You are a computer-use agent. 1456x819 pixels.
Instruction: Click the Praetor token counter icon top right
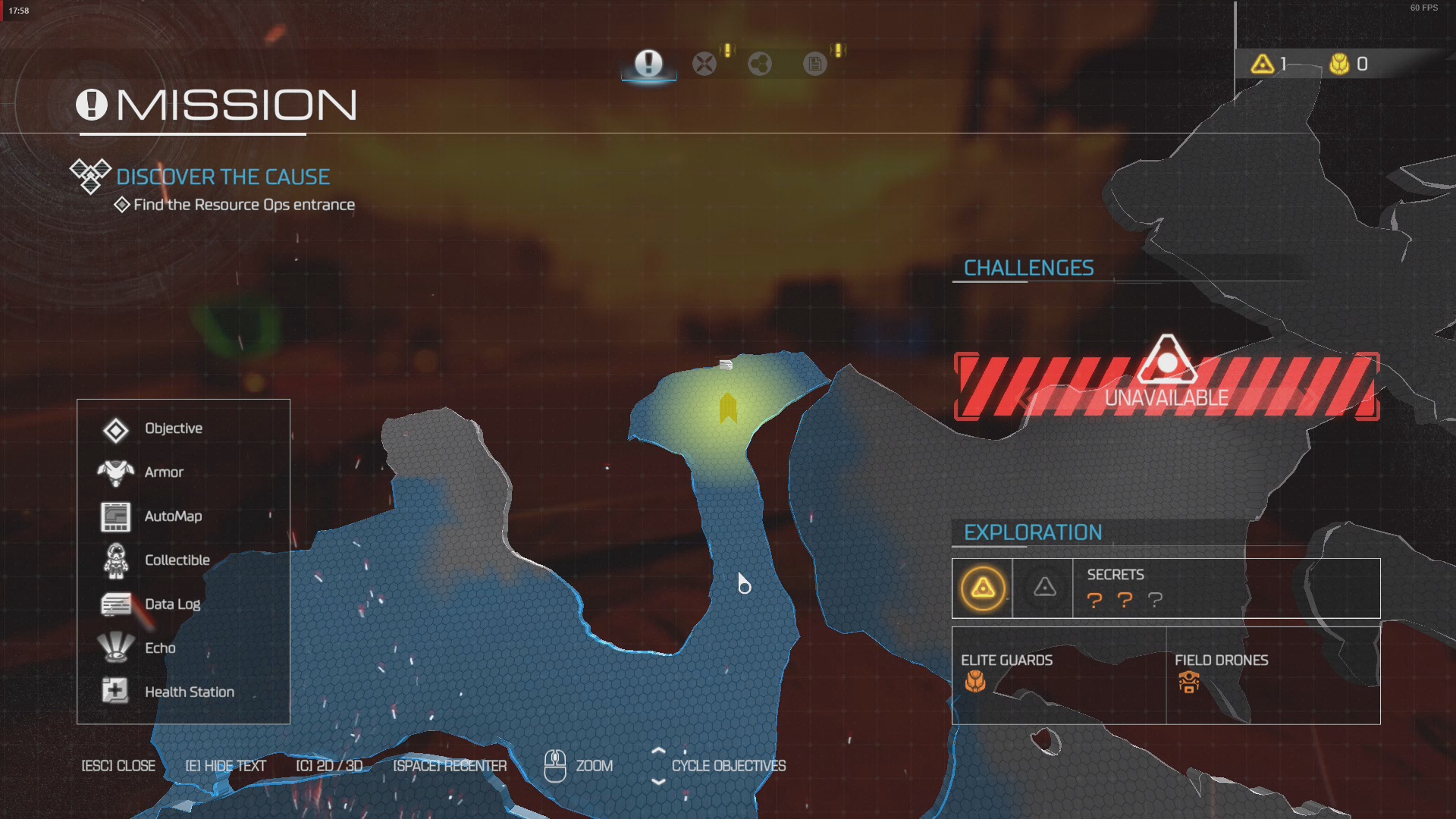(x=1338, y=64)
